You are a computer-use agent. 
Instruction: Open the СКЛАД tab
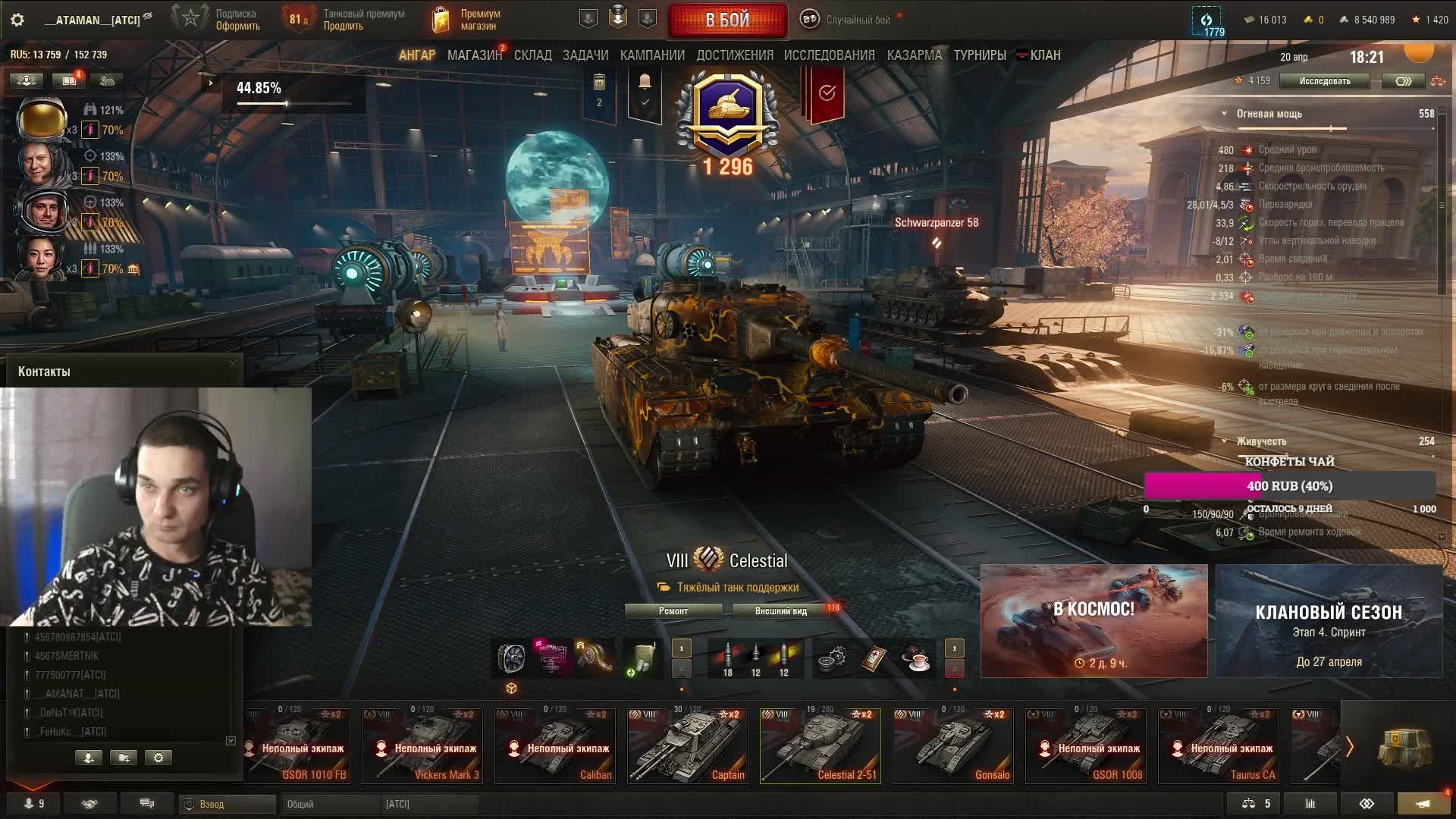click(532, 55)
